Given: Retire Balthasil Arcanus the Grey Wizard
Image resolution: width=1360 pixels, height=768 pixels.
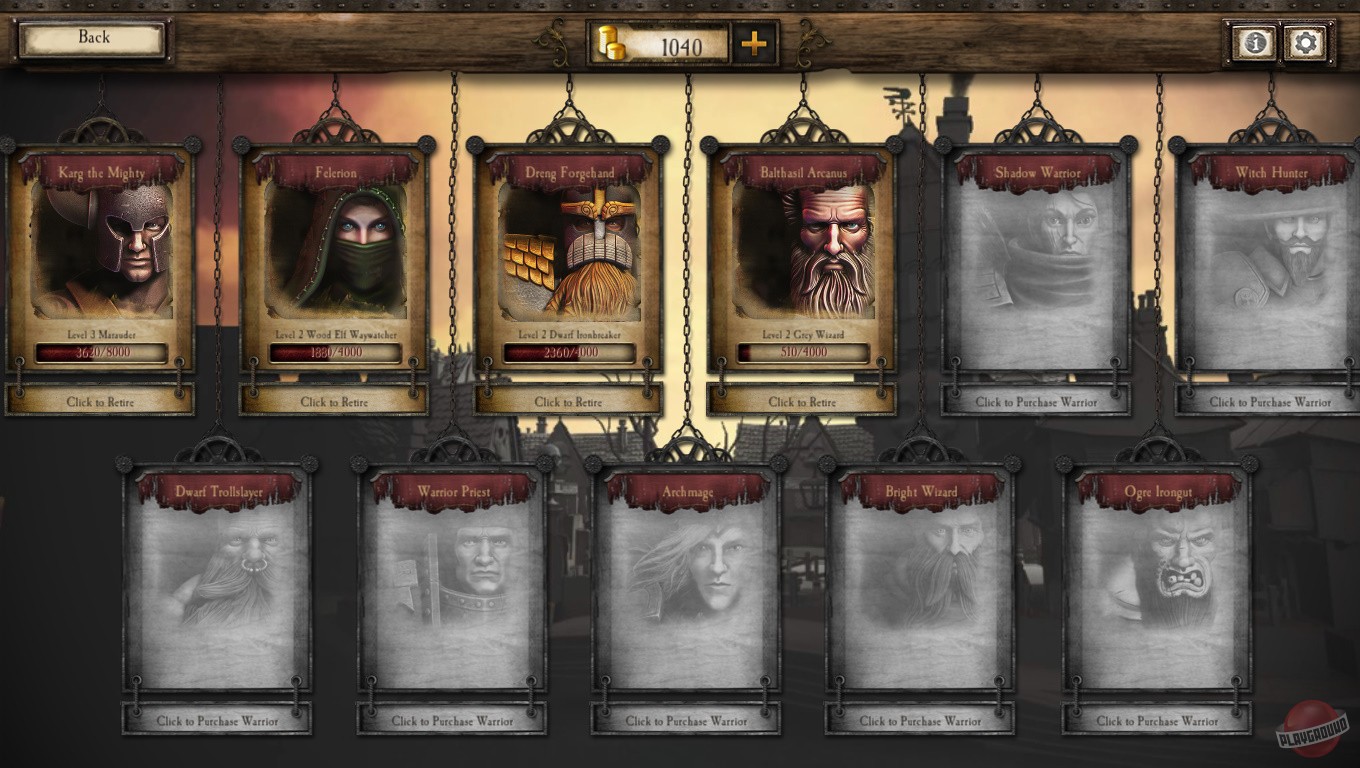Looking at the screenshot, I should pyautogui.click(x=802, y=401).
